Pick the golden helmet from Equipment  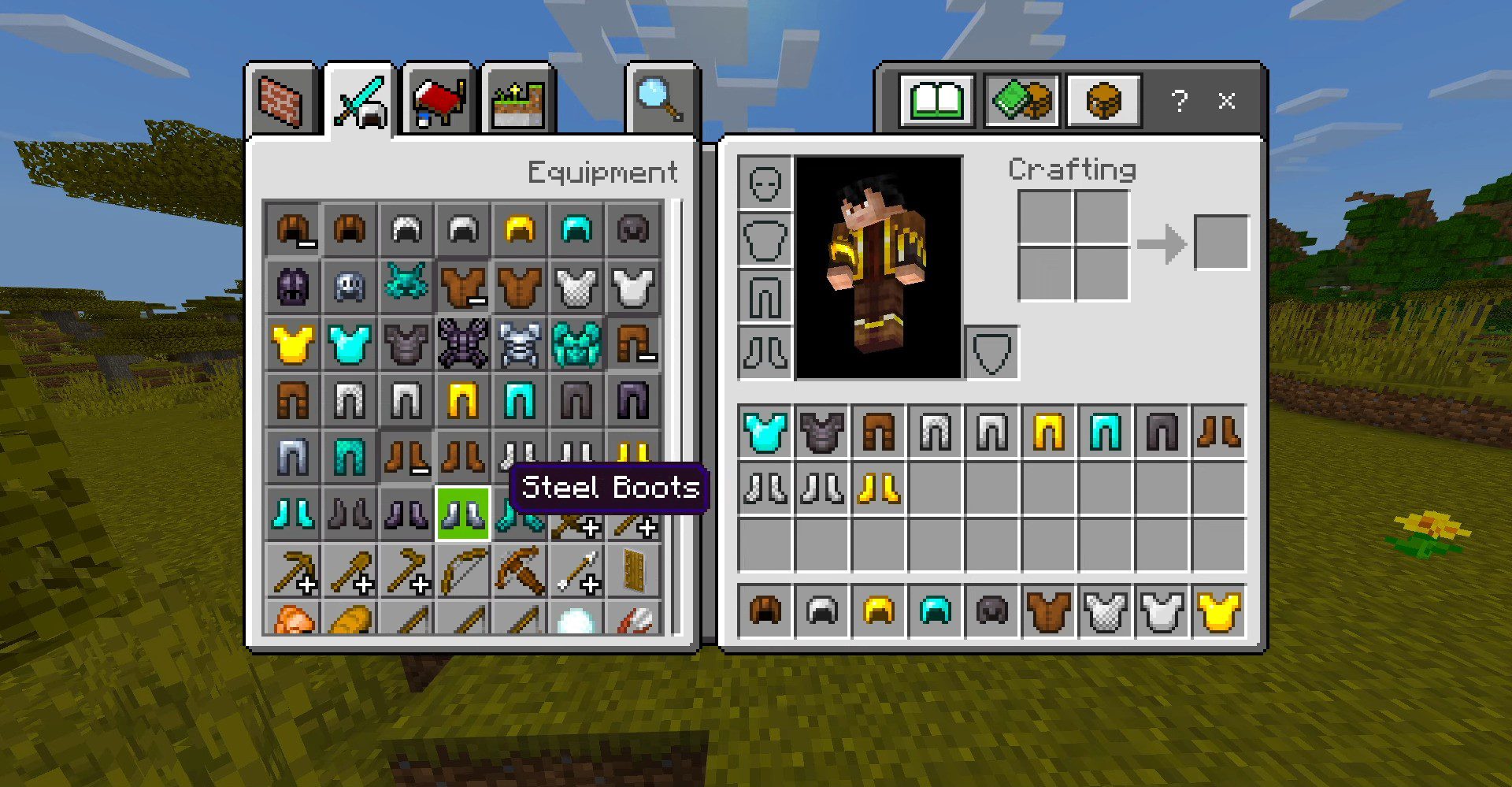point(520,229)
